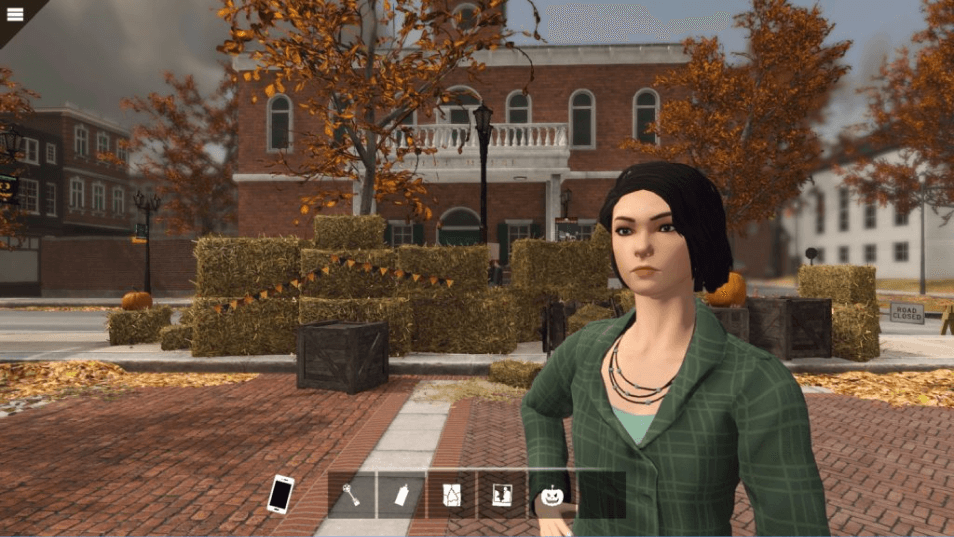Viewport: 954px width, 537px height.
Task: Select the key inventory slot
Action: pos(352,494)
